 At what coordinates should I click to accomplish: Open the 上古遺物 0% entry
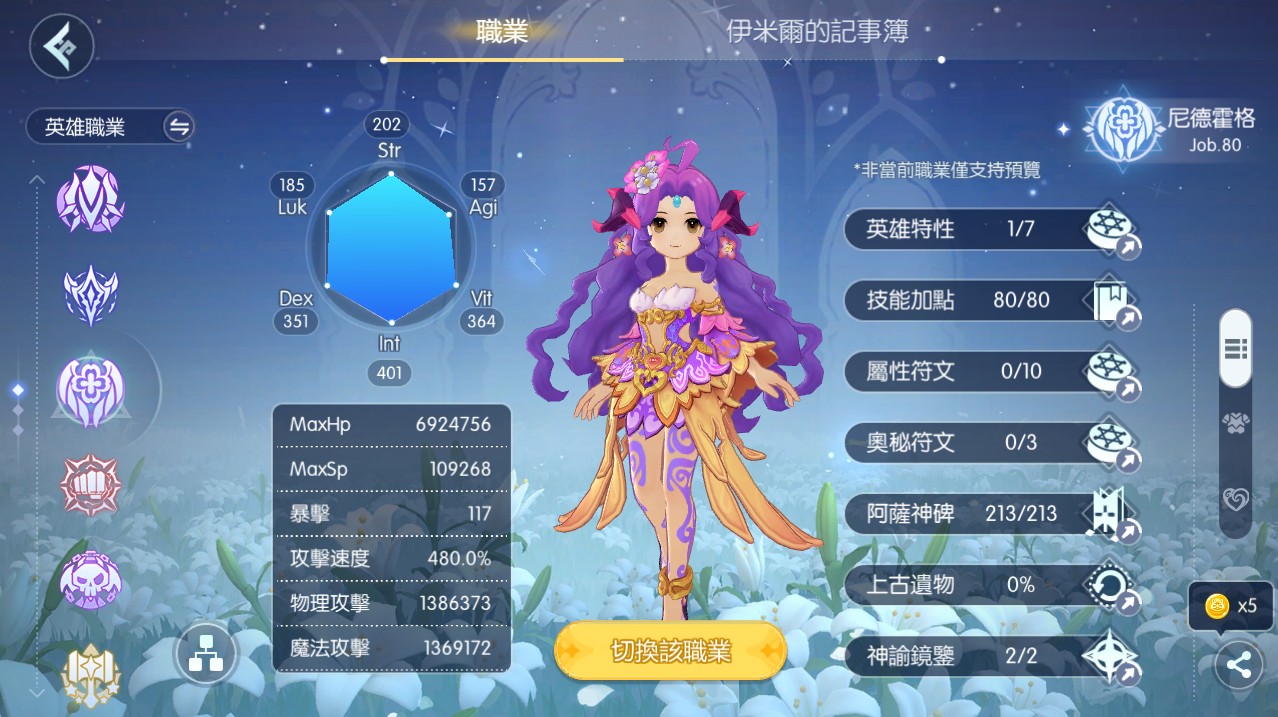(992, 585)
